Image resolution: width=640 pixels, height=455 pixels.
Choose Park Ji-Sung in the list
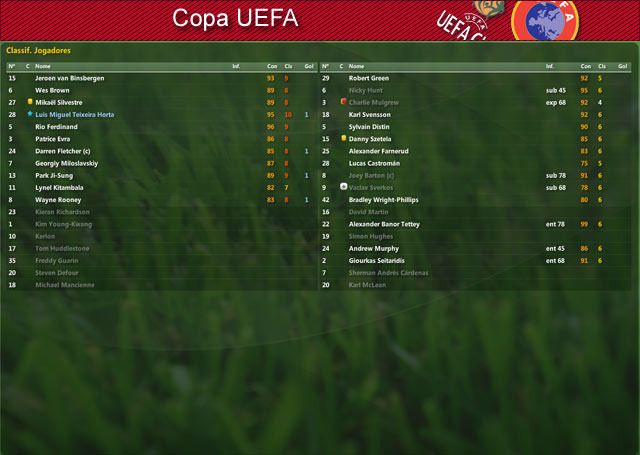pyautogui.click(x=54, y=175)
